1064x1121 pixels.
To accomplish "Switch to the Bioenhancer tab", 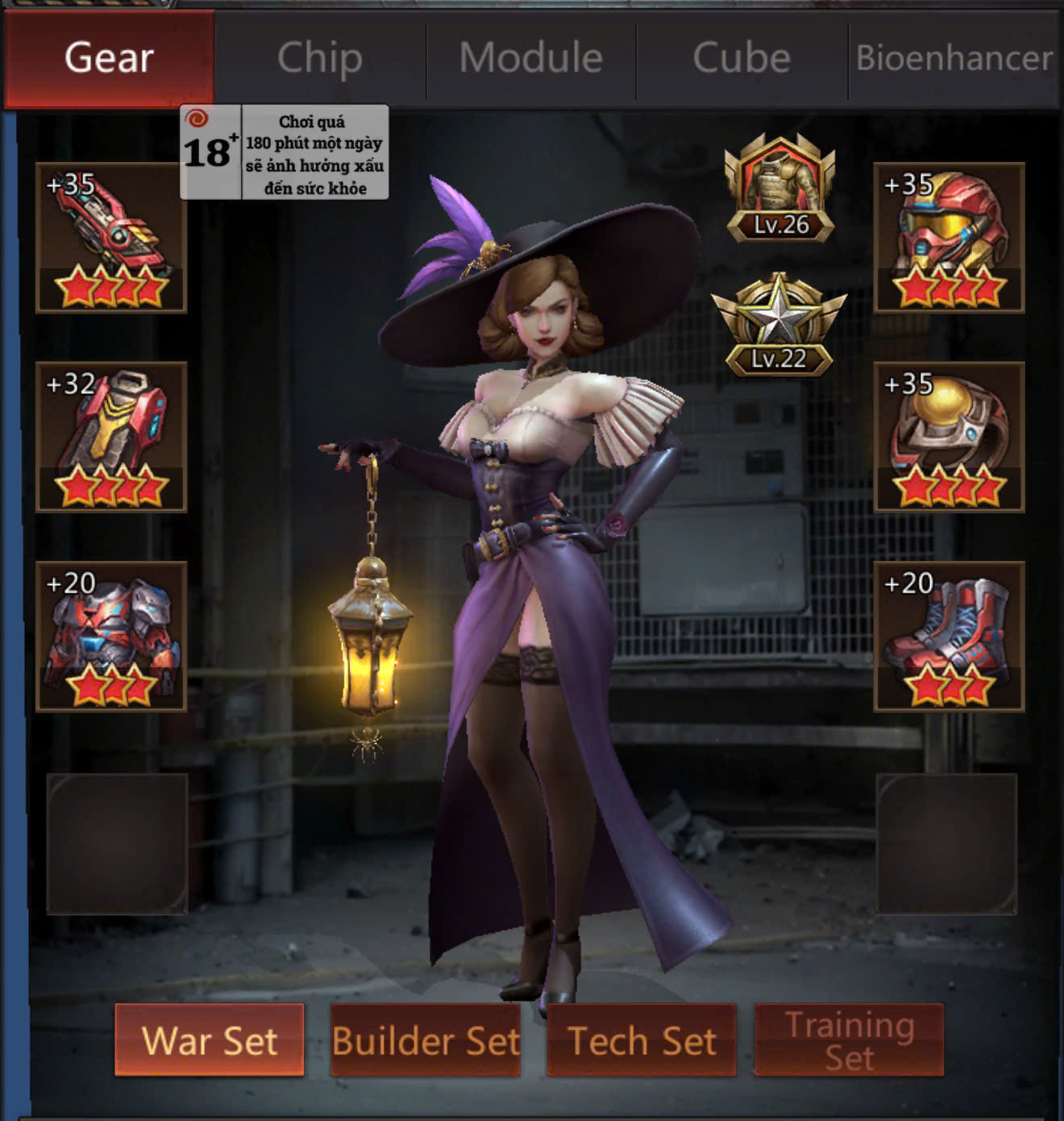I will [x=954, y=58].
